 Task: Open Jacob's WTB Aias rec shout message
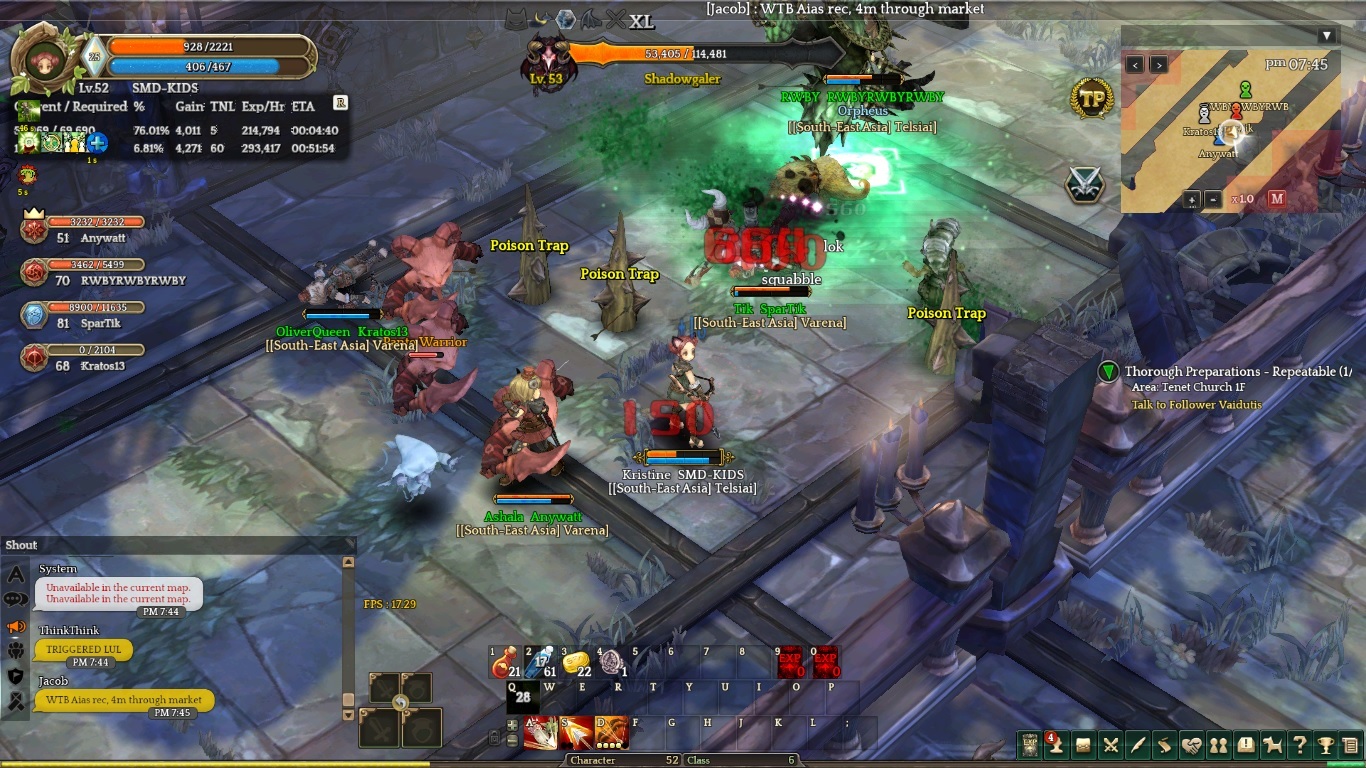124,700
